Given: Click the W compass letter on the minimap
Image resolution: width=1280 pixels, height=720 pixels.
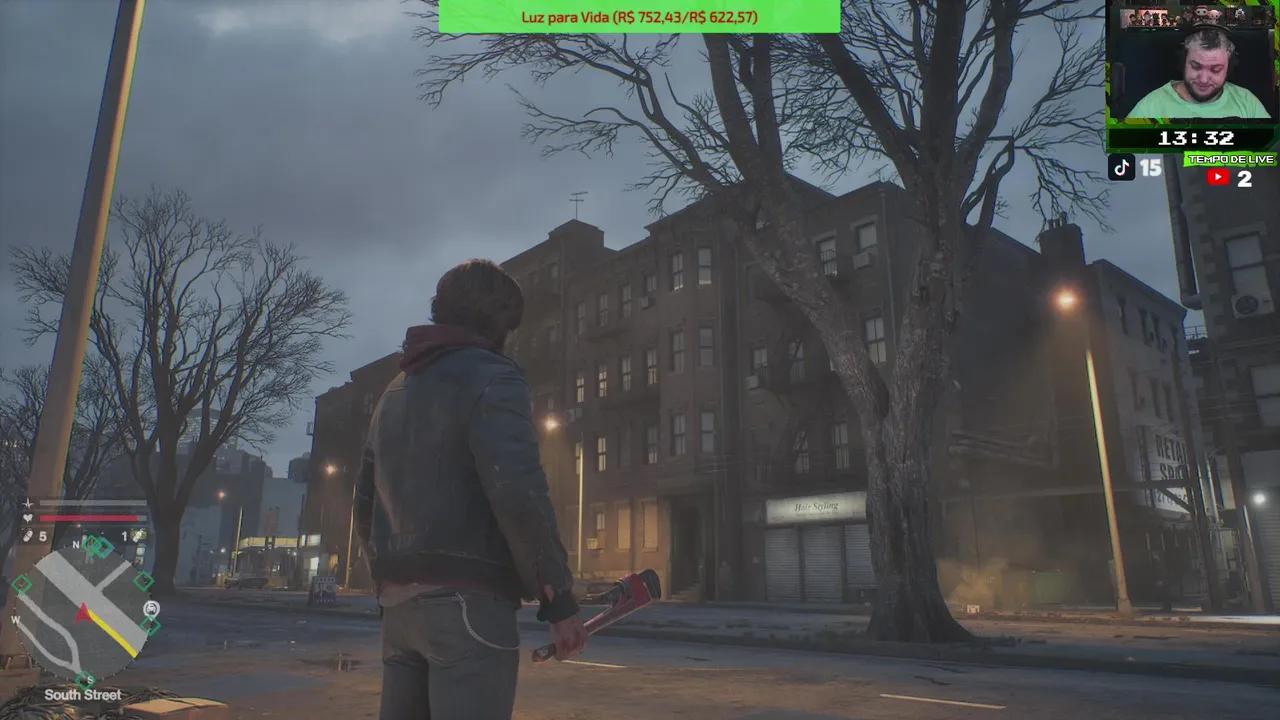Looking at the screenshot, I should tap(14, 620).
